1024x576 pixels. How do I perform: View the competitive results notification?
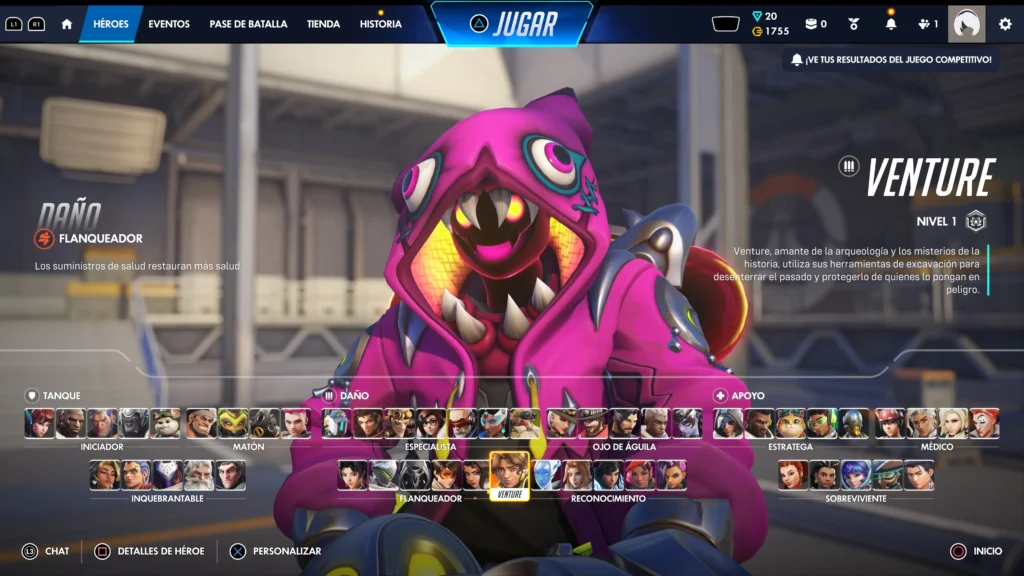coord(891,60)
